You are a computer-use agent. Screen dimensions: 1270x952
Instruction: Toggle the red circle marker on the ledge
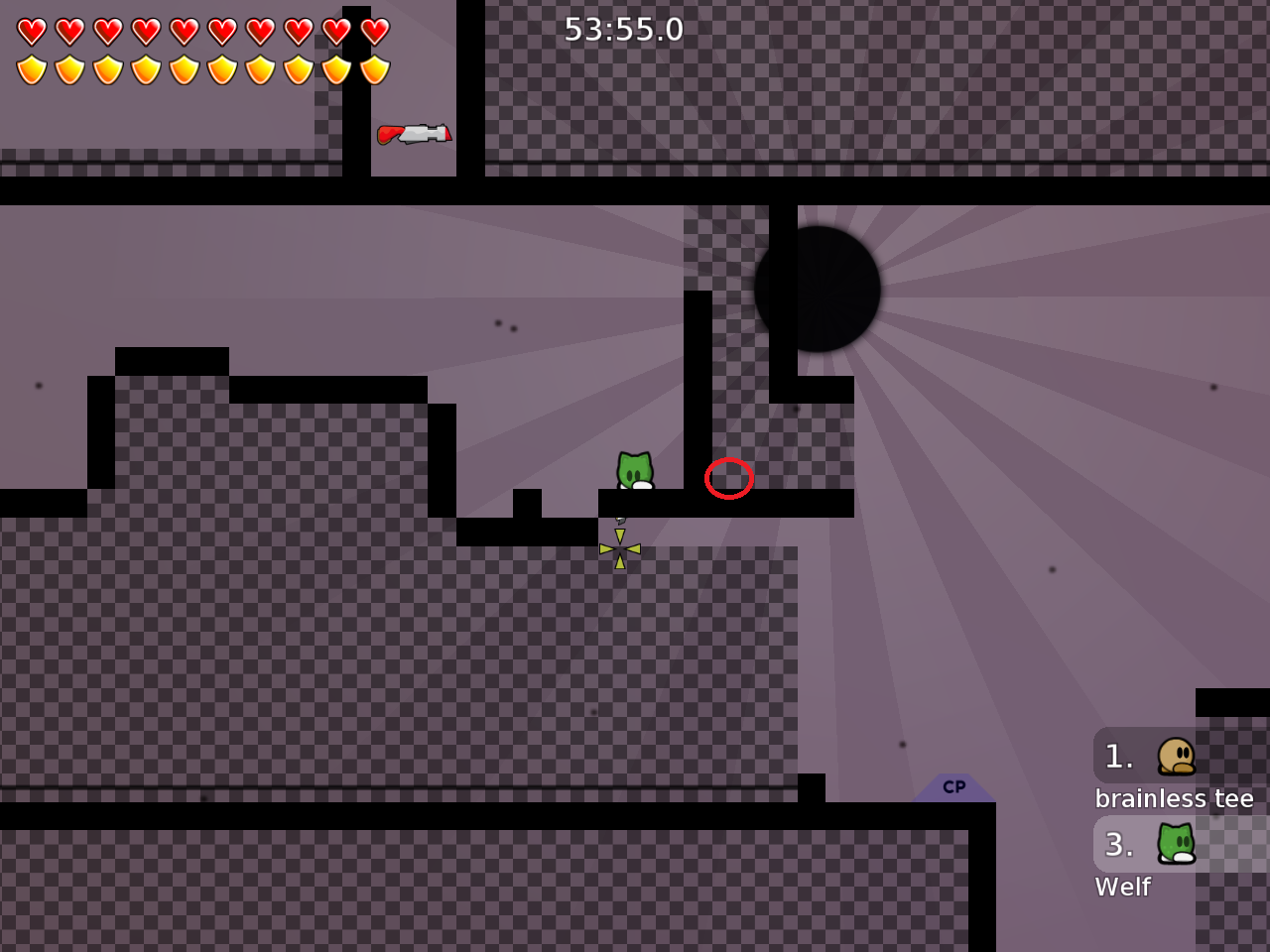pyautogui.click(x=729, y=478)
